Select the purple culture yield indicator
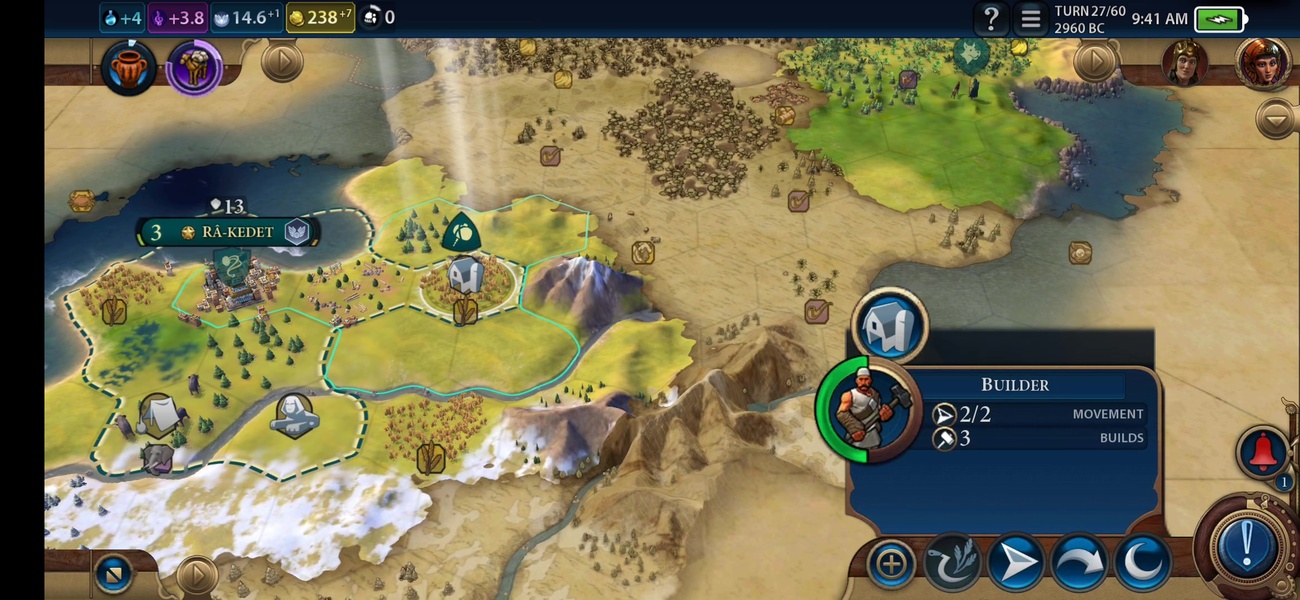 [178, 17]
